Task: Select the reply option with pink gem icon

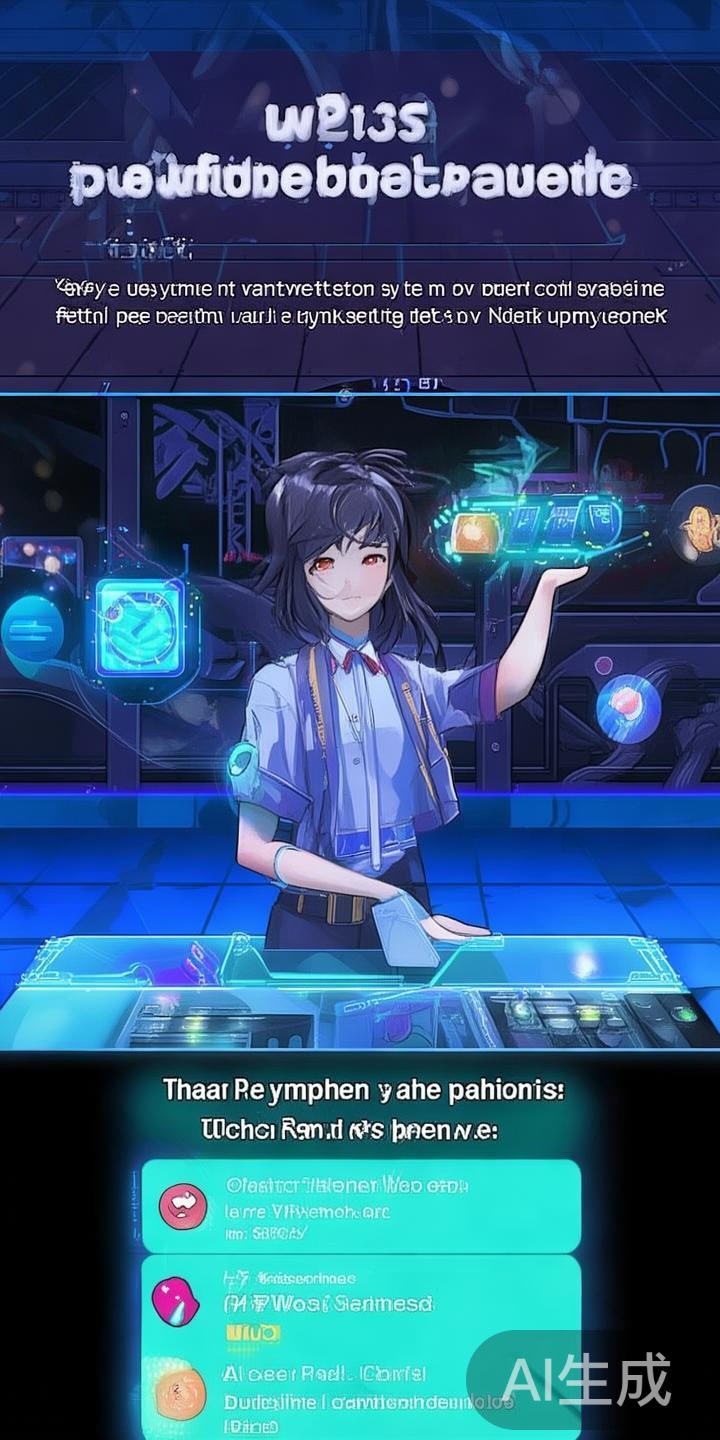Action: [360, 1302]
